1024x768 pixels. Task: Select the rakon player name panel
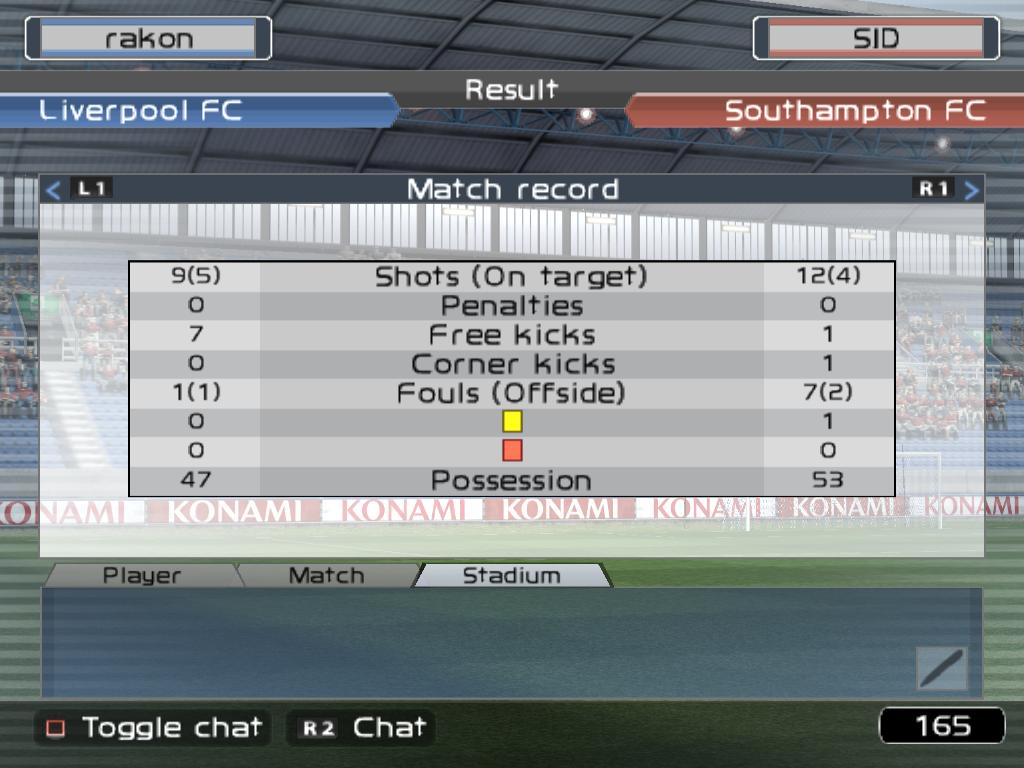[x=148, y=39]
